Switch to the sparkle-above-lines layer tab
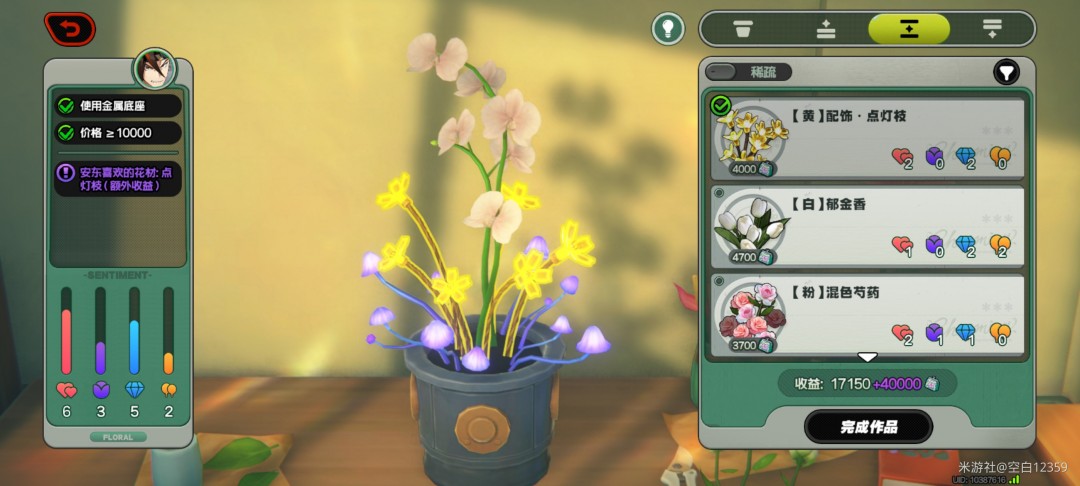 [826, 28]
